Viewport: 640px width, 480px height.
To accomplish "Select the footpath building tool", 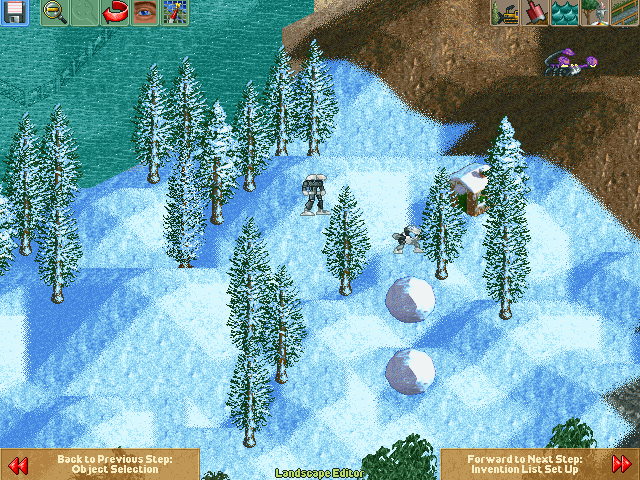I will (624, 13).
